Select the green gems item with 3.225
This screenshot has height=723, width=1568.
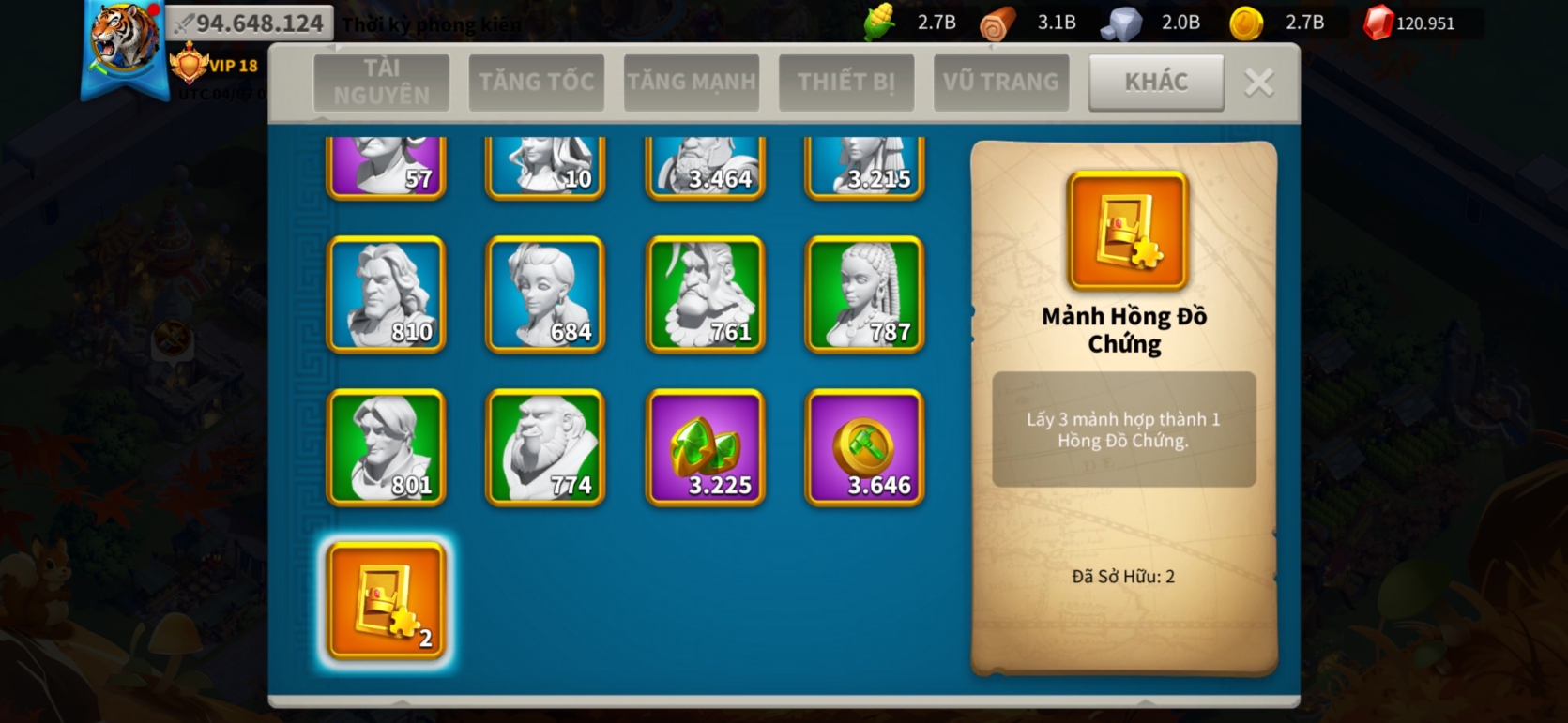[705, 447]
